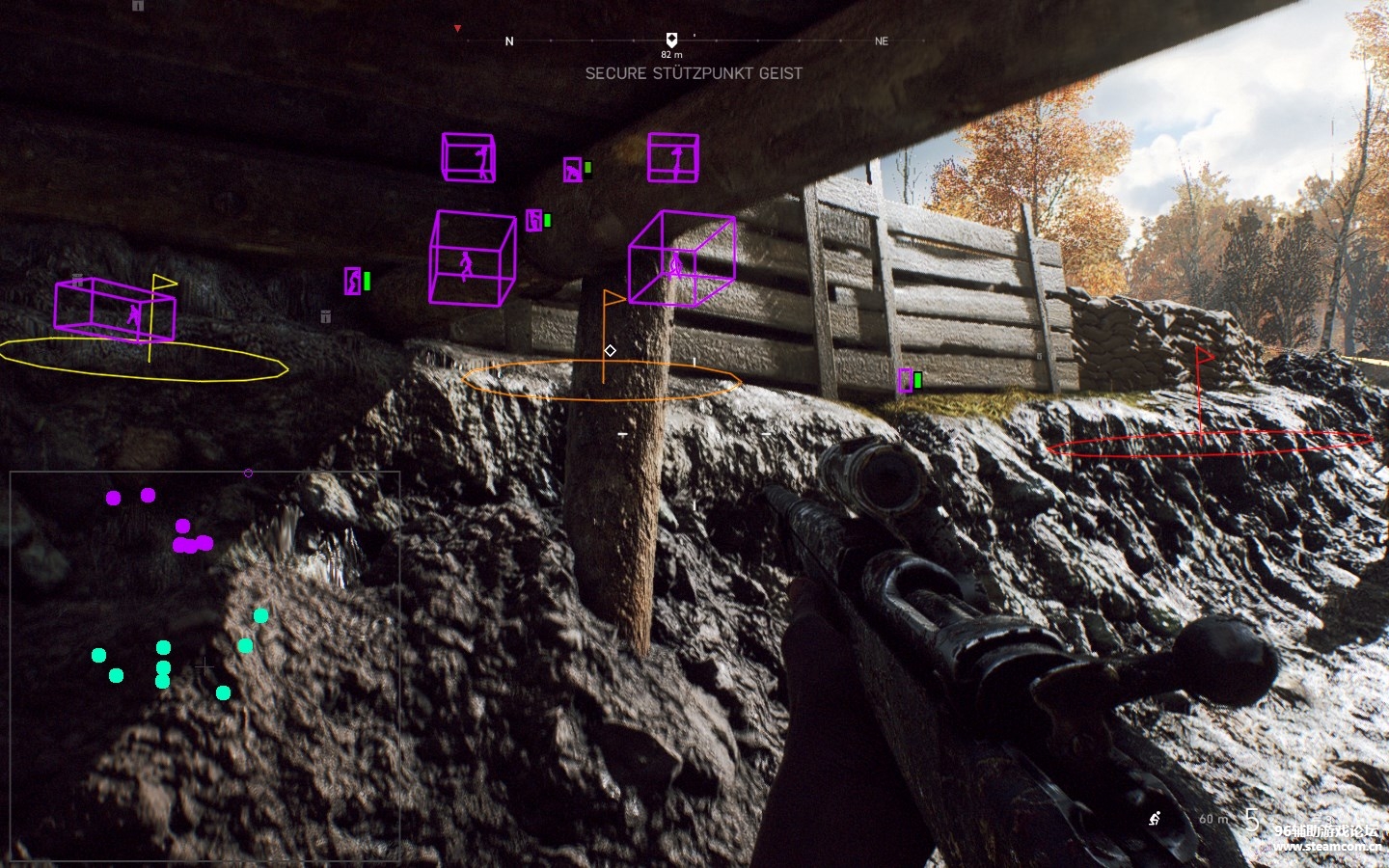
Task: Open the www.steamcom.cn watermark link
Action: tap(1326, 847)
